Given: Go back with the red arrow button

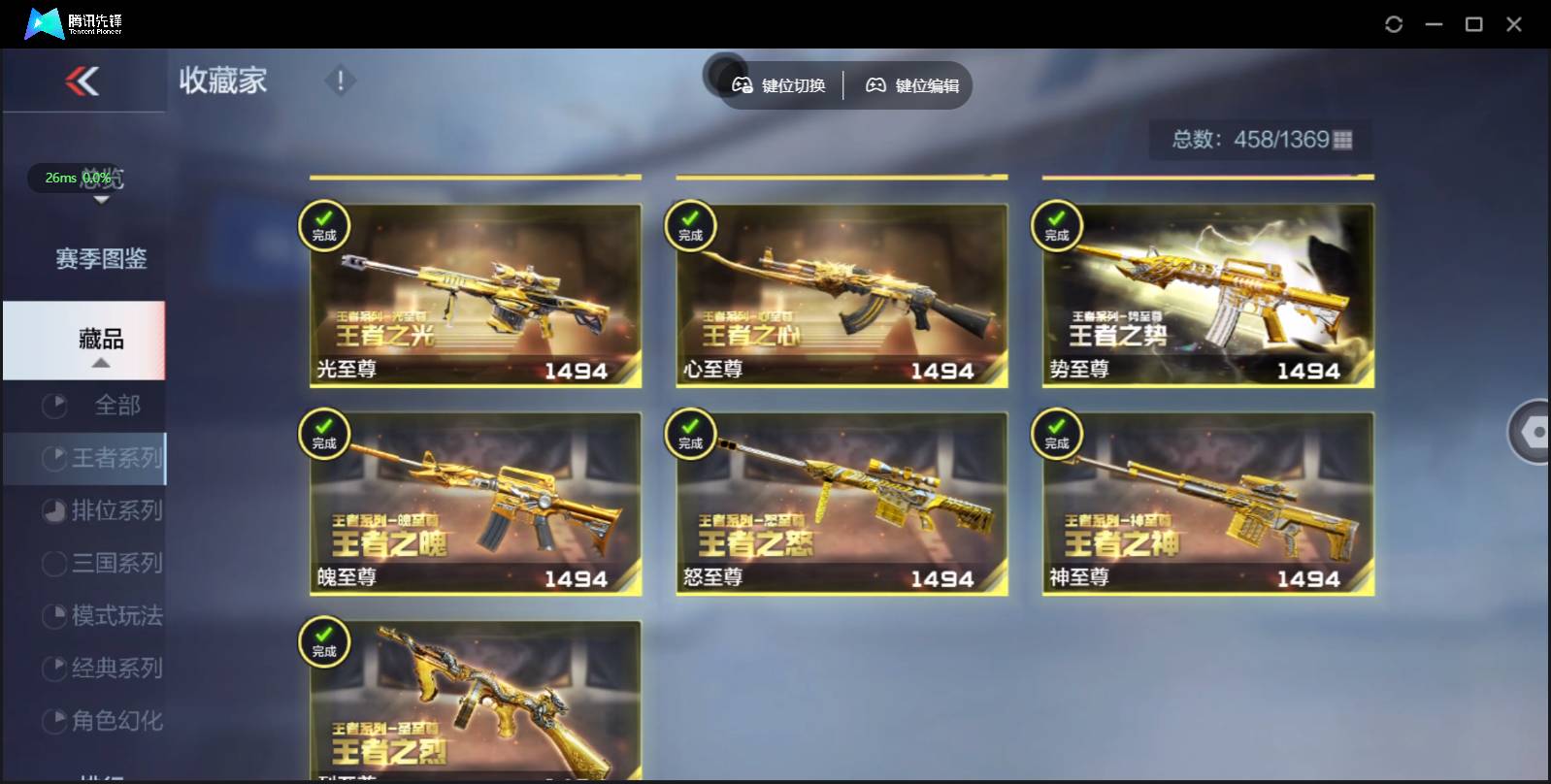Looking at the screenshot, I should (x=82, y=82).
